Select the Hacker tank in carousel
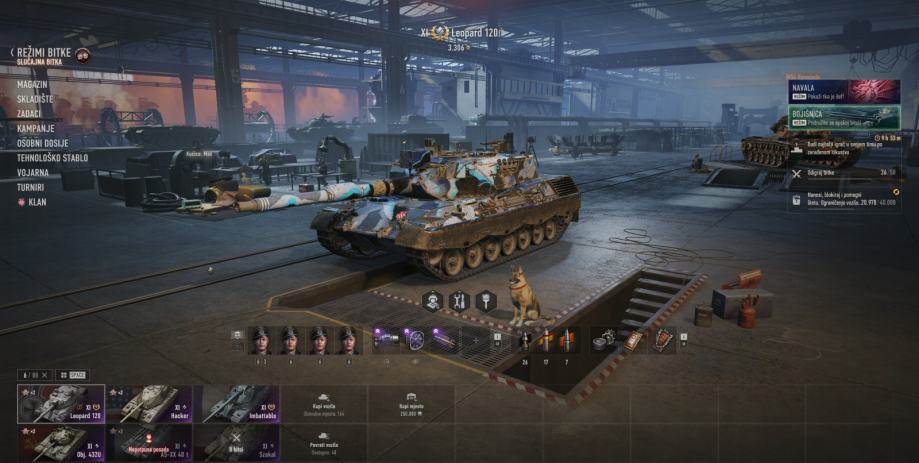This screenshot has height=463, width=919. click(x=149, y=404)
